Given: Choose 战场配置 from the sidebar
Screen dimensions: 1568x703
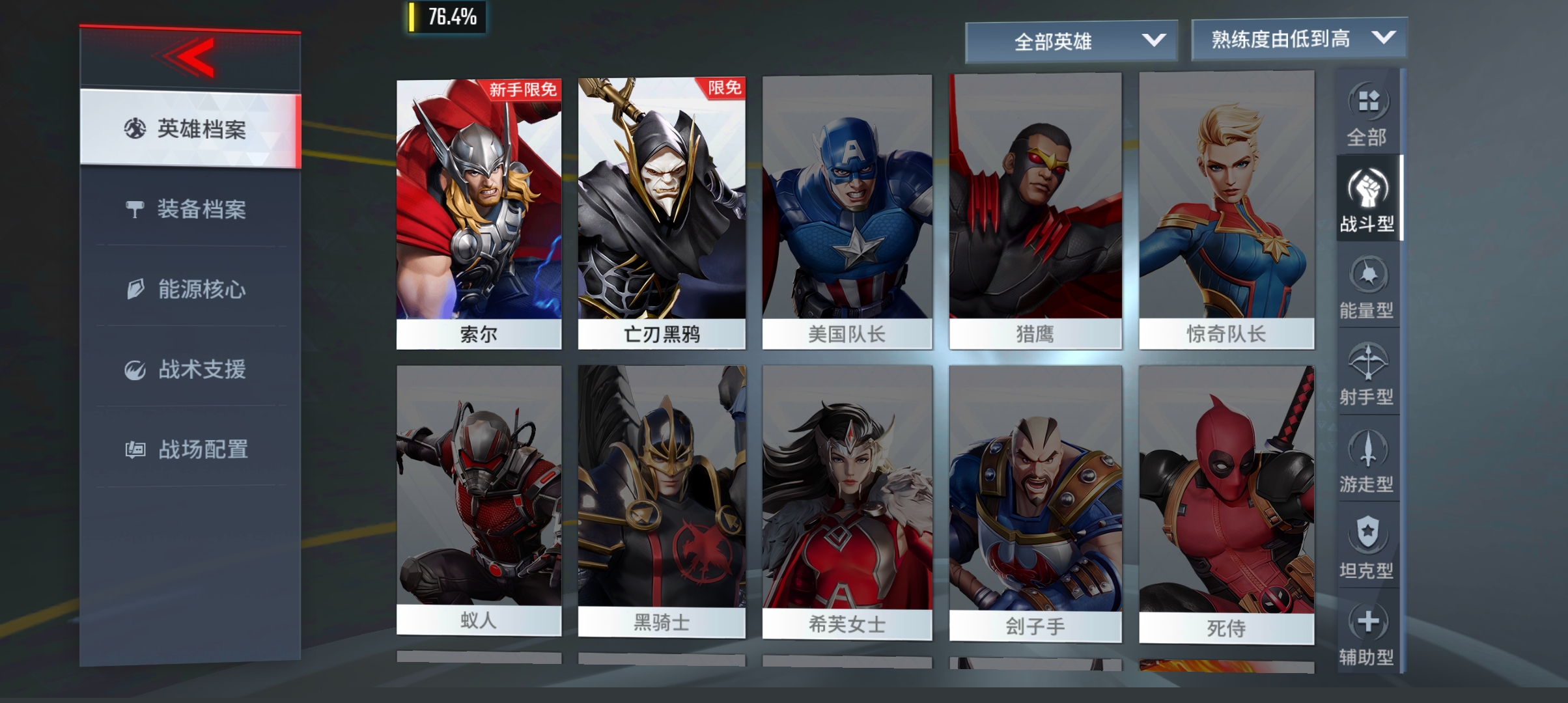Looking at the screenshot, I should pyautogui.click(x=189, y=449).
